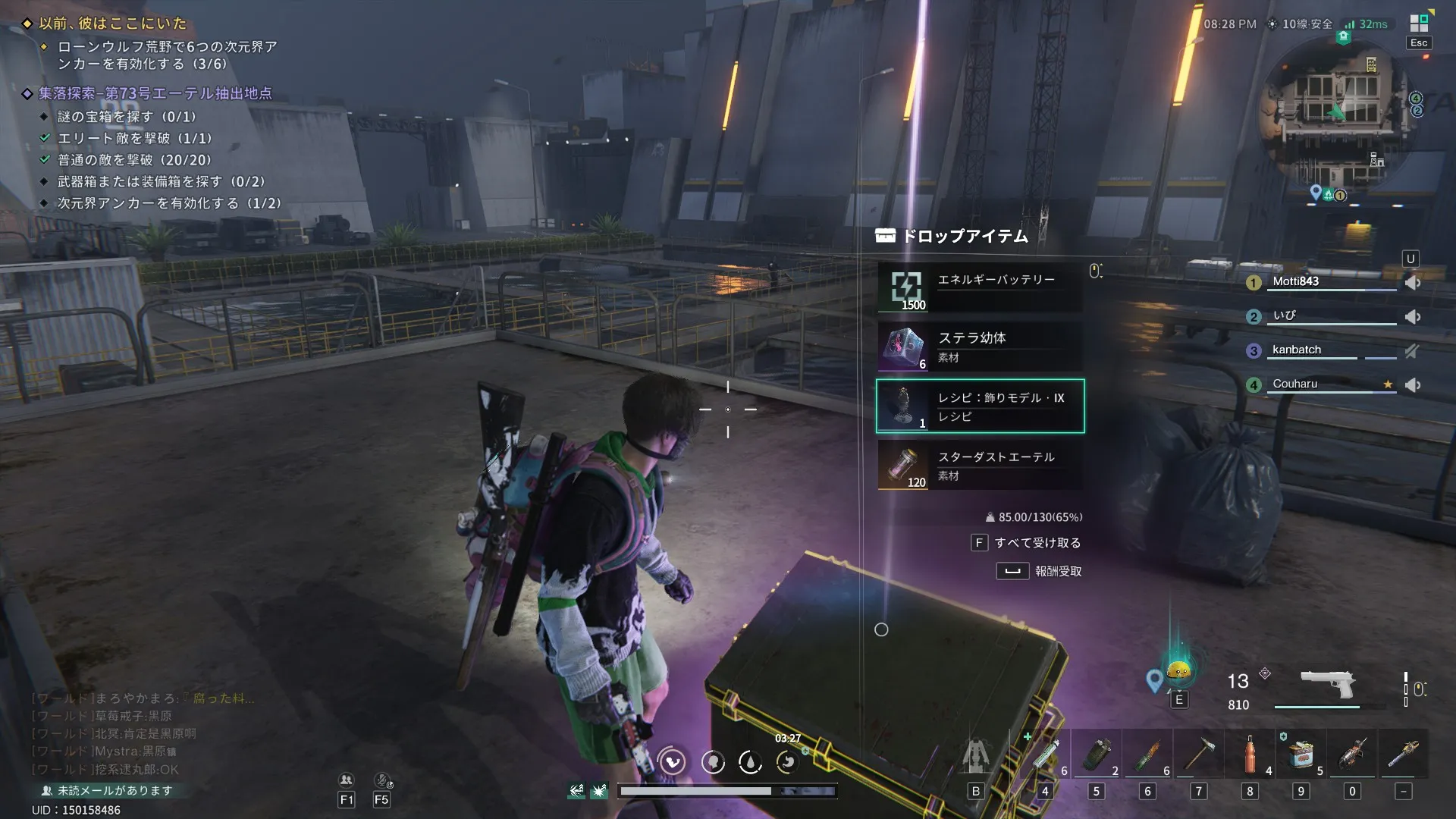Image resolution: width=1456 pixels, height=819 pixels.
Task: Select the エネルギーバッテリー drop item
Action: click(x=980, y=287)
